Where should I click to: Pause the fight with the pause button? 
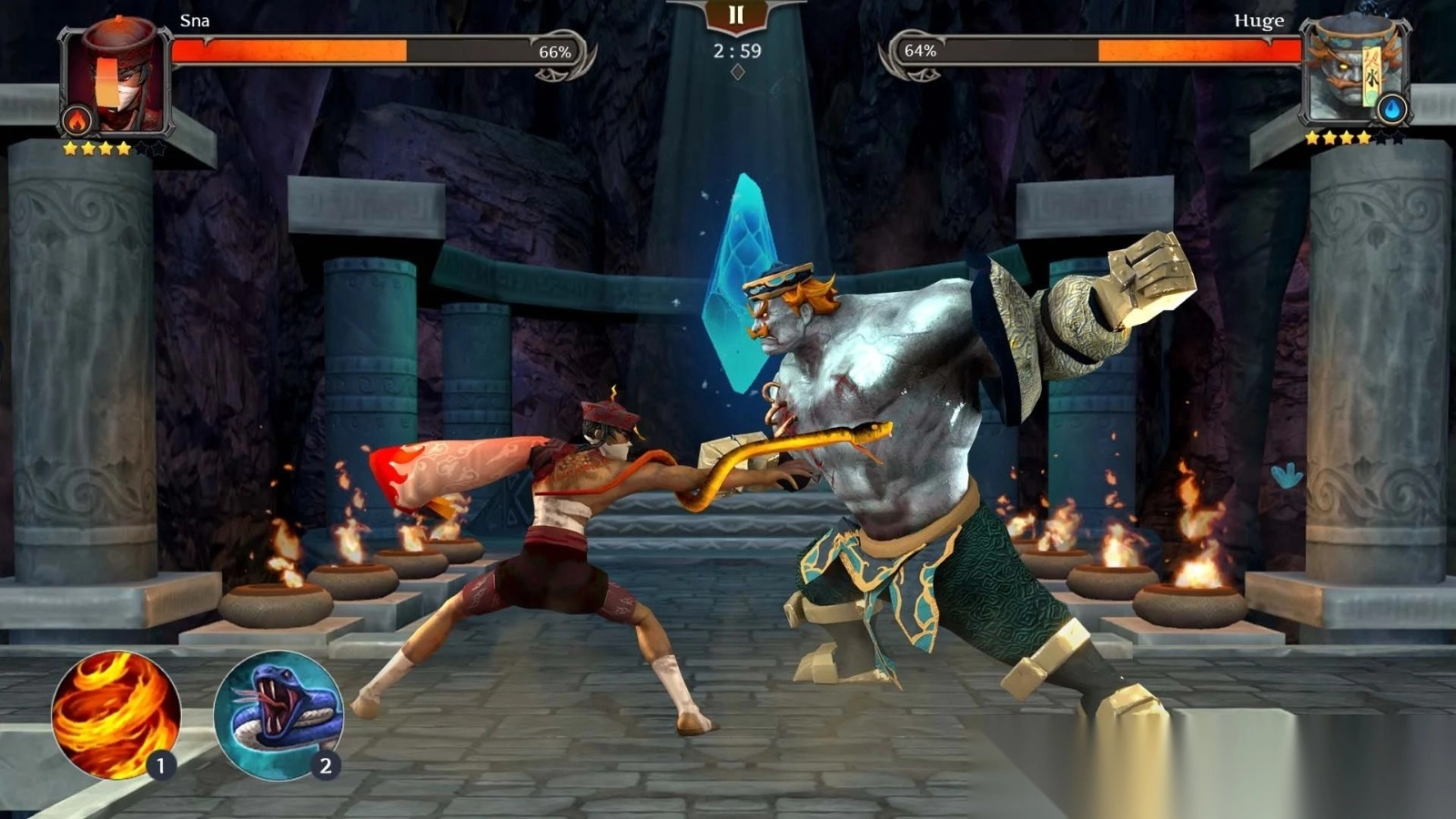click(736, 15)
